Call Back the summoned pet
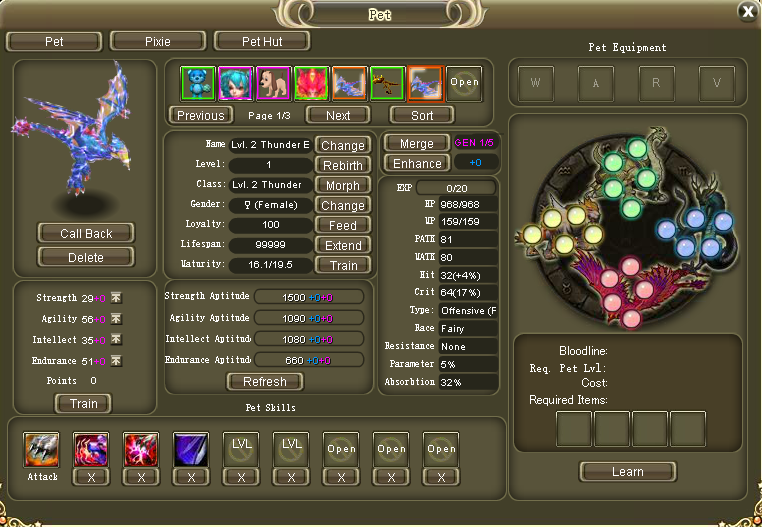The height and width of the screenshot is (527, 762). click(86, 233)
